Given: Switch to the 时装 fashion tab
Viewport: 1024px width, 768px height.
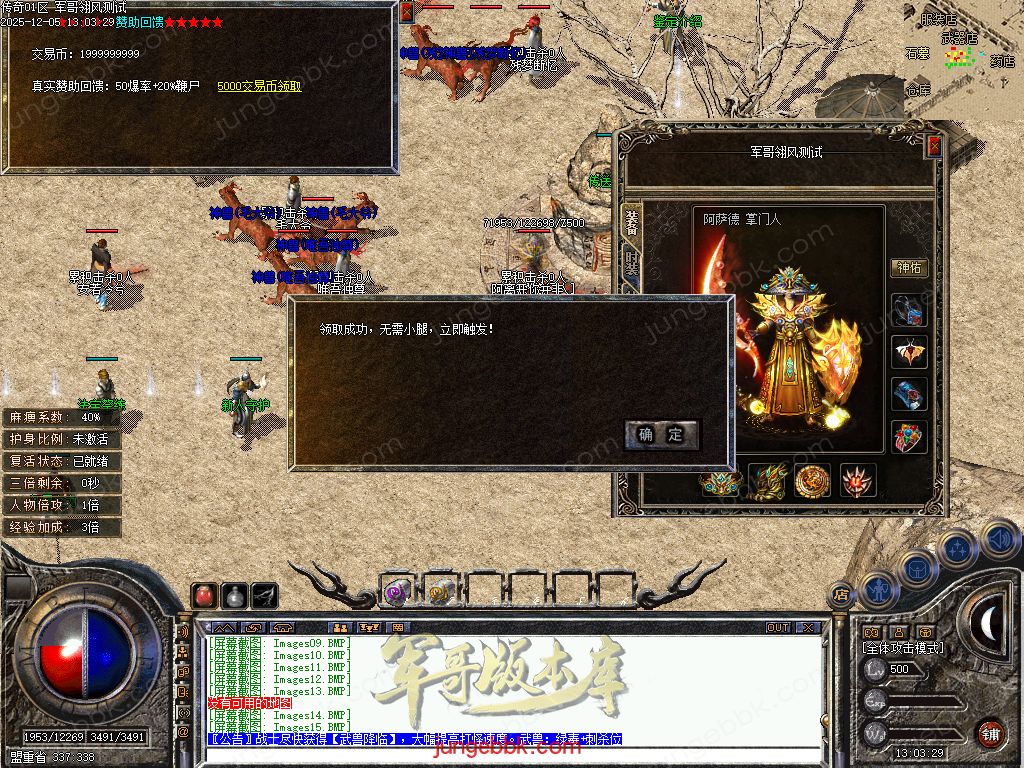Looking at the screenshot, I should [x=631, y=265].
